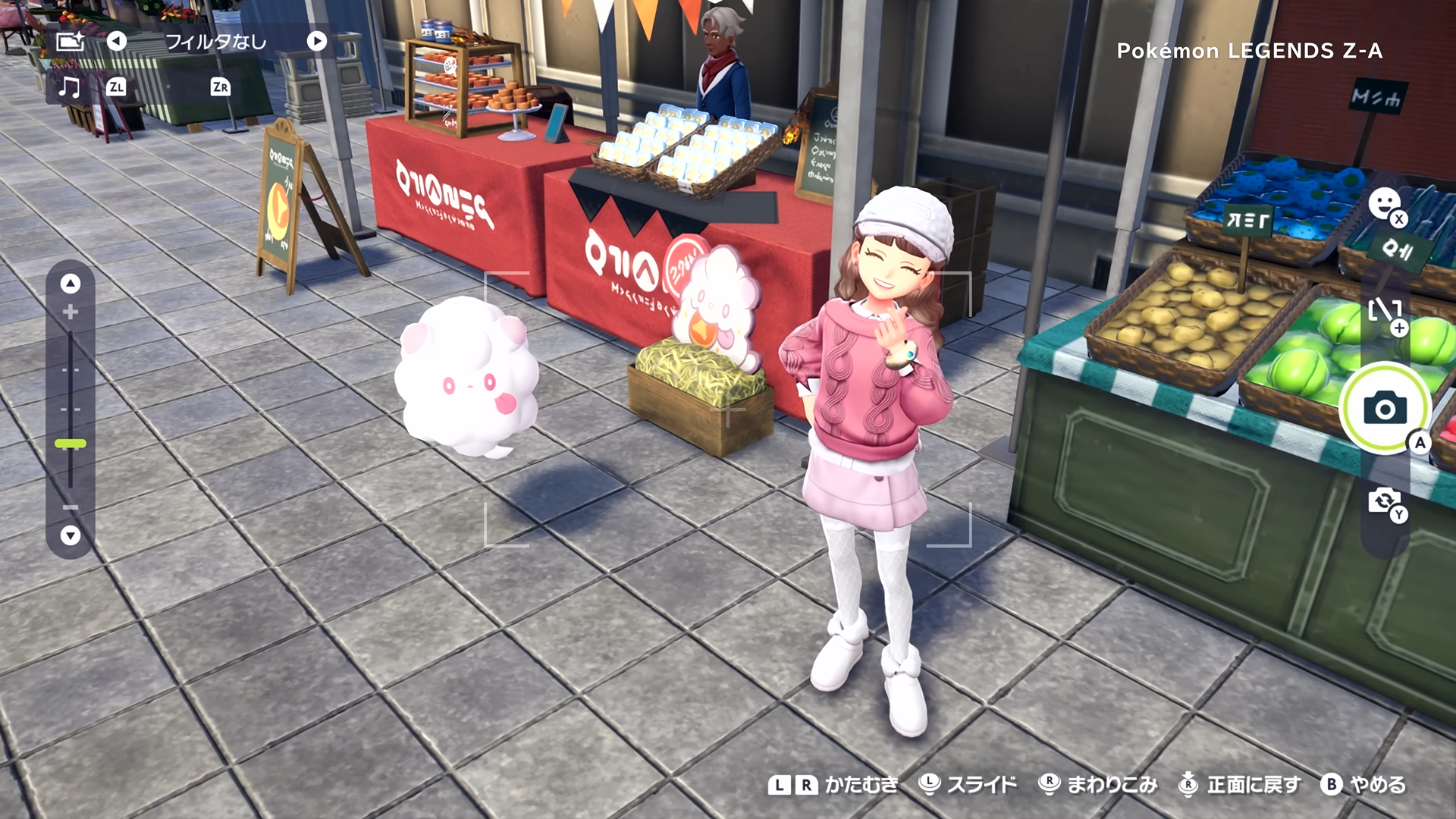Open the music note option
This screenshot has height=819, width=1456.
tap(69, 87)
